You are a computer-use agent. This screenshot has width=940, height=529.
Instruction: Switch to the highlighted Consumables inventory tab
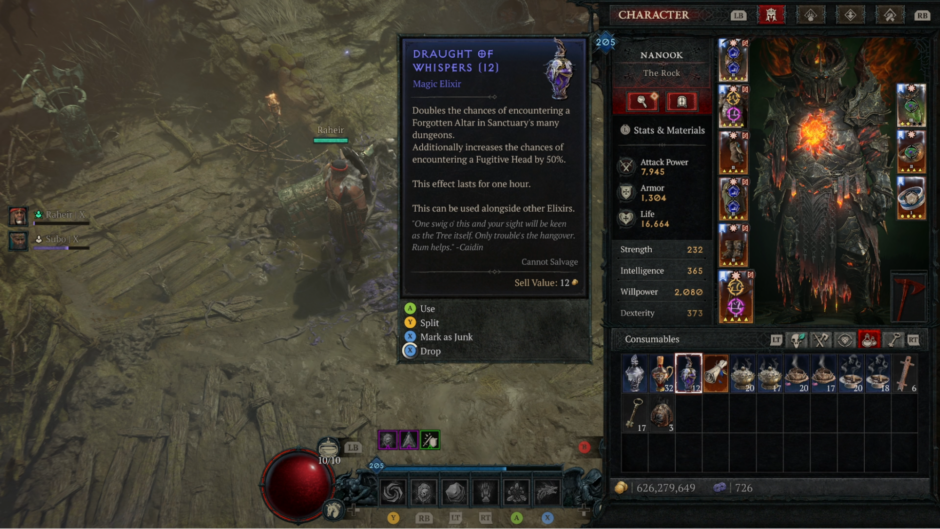click(870, 340)
